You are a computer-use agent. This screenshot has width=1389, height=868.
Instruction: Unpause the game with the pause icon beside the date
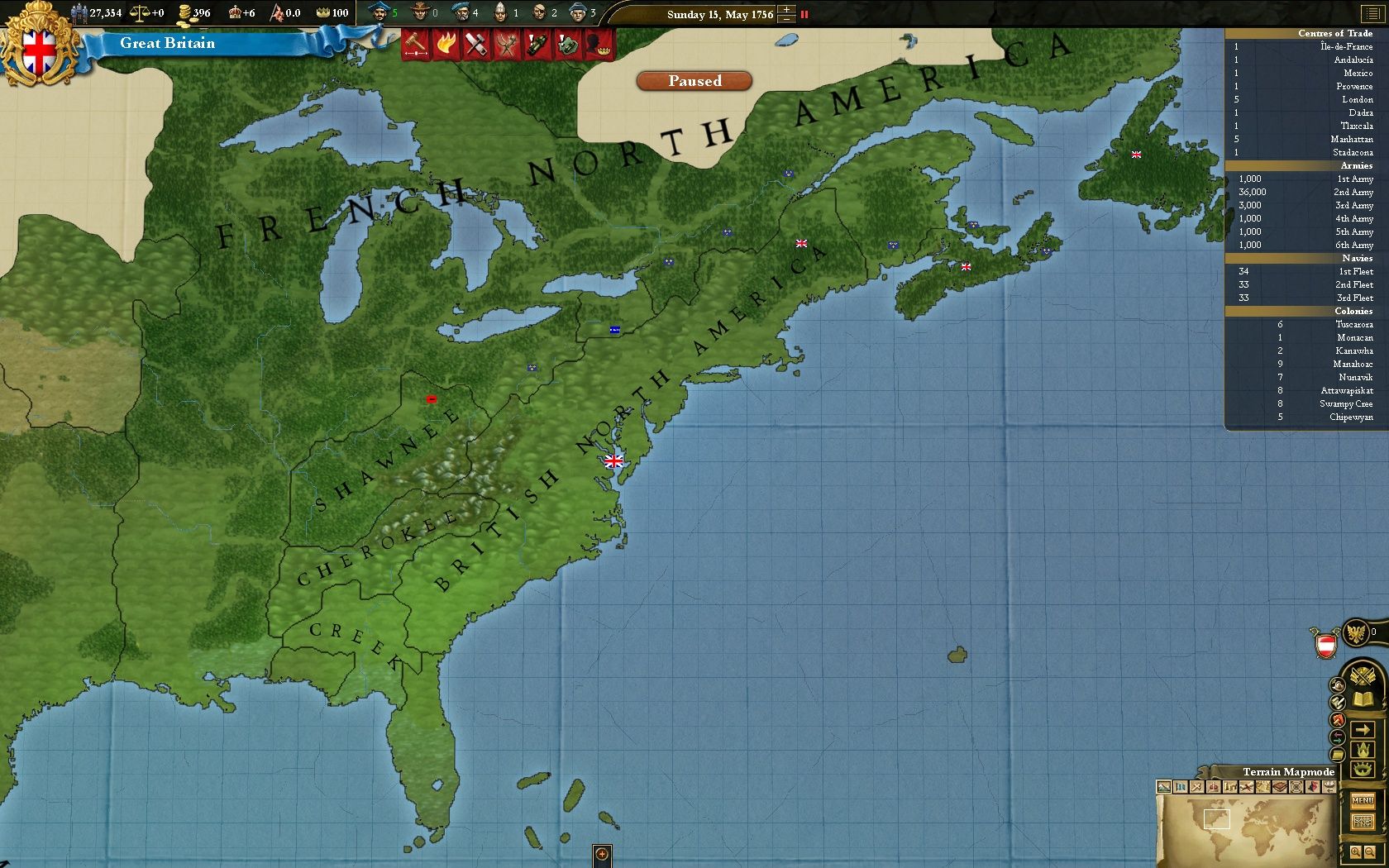tap(804, 14)
